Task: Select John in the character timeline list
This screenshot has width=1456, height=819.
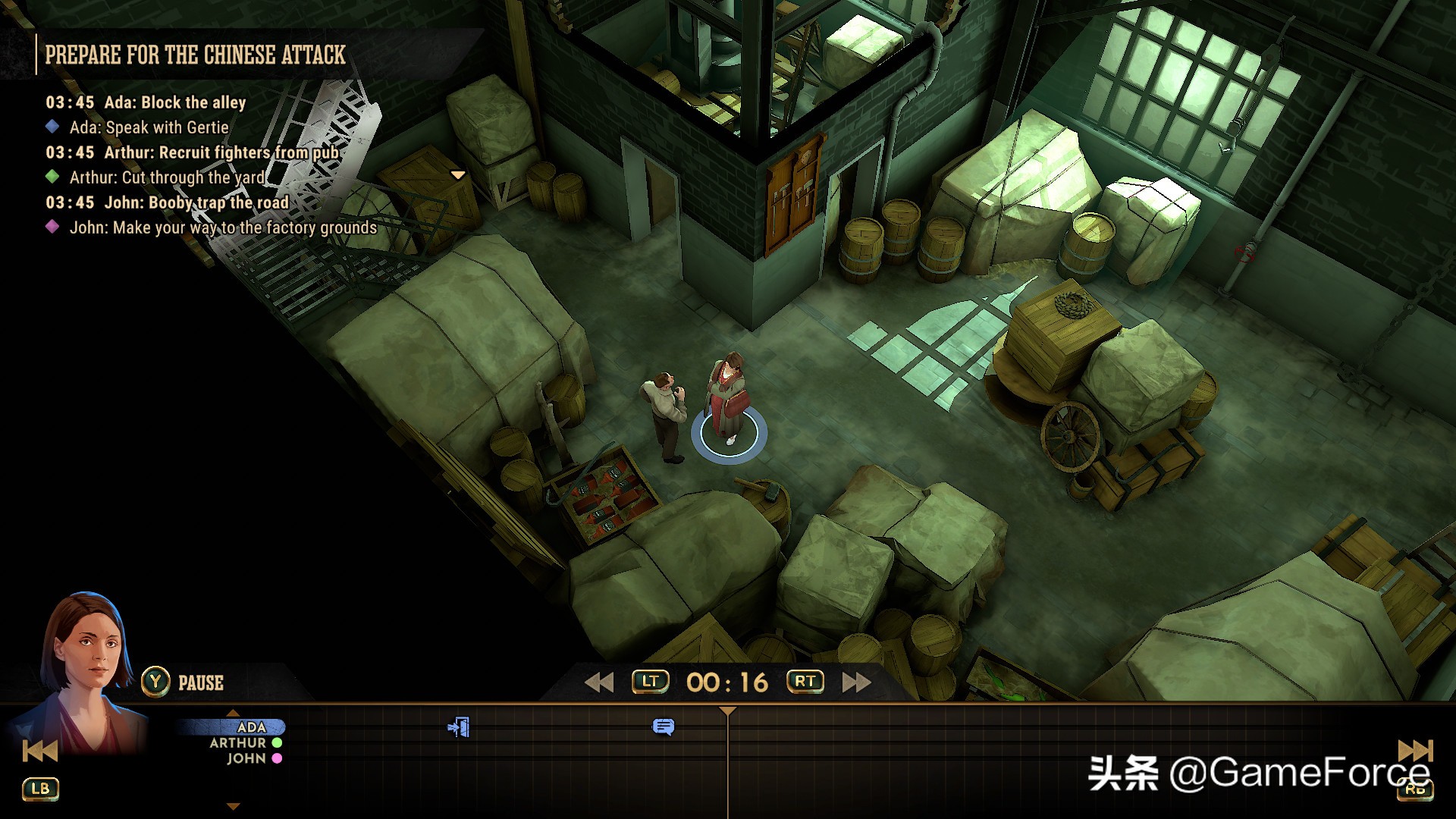Action: point(246,758)
